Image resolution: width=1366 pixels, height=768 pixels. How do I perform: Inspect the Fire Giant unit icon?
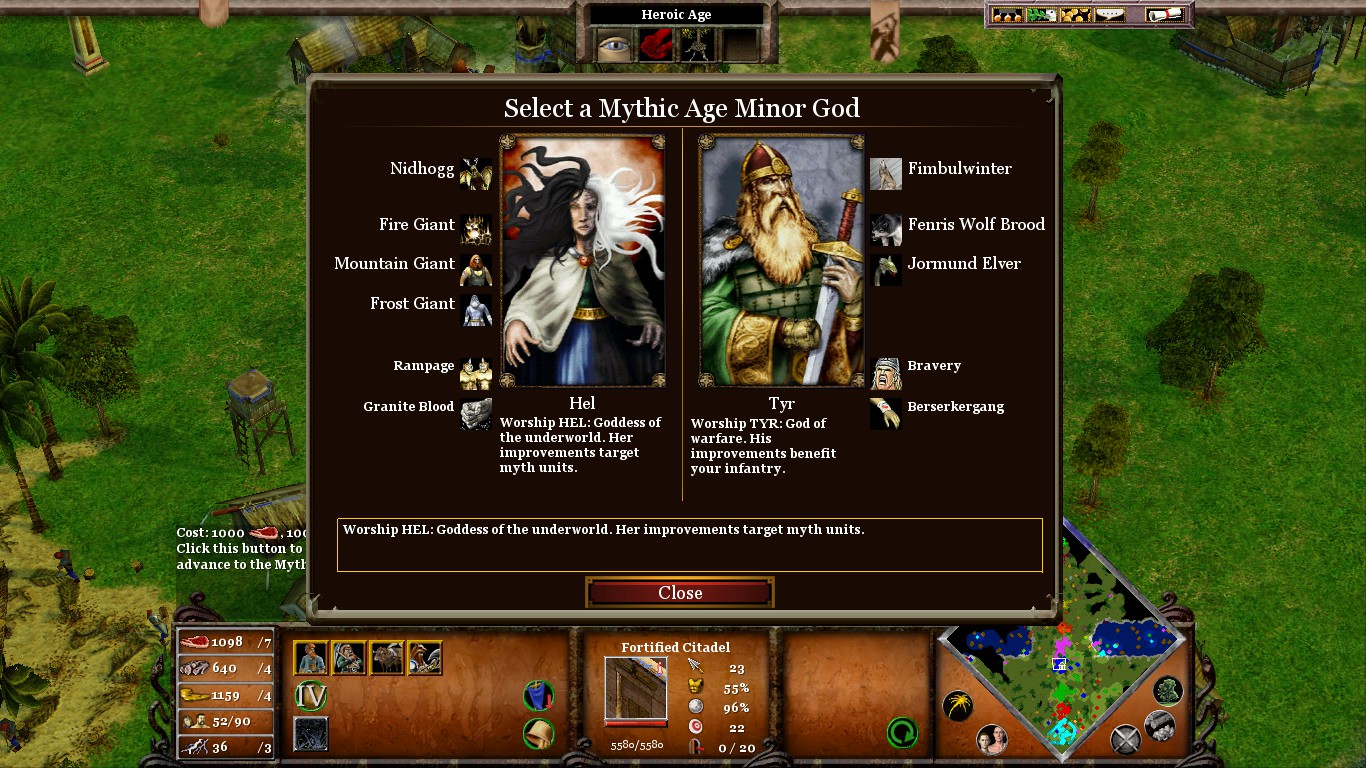click(x=476, y=229)
